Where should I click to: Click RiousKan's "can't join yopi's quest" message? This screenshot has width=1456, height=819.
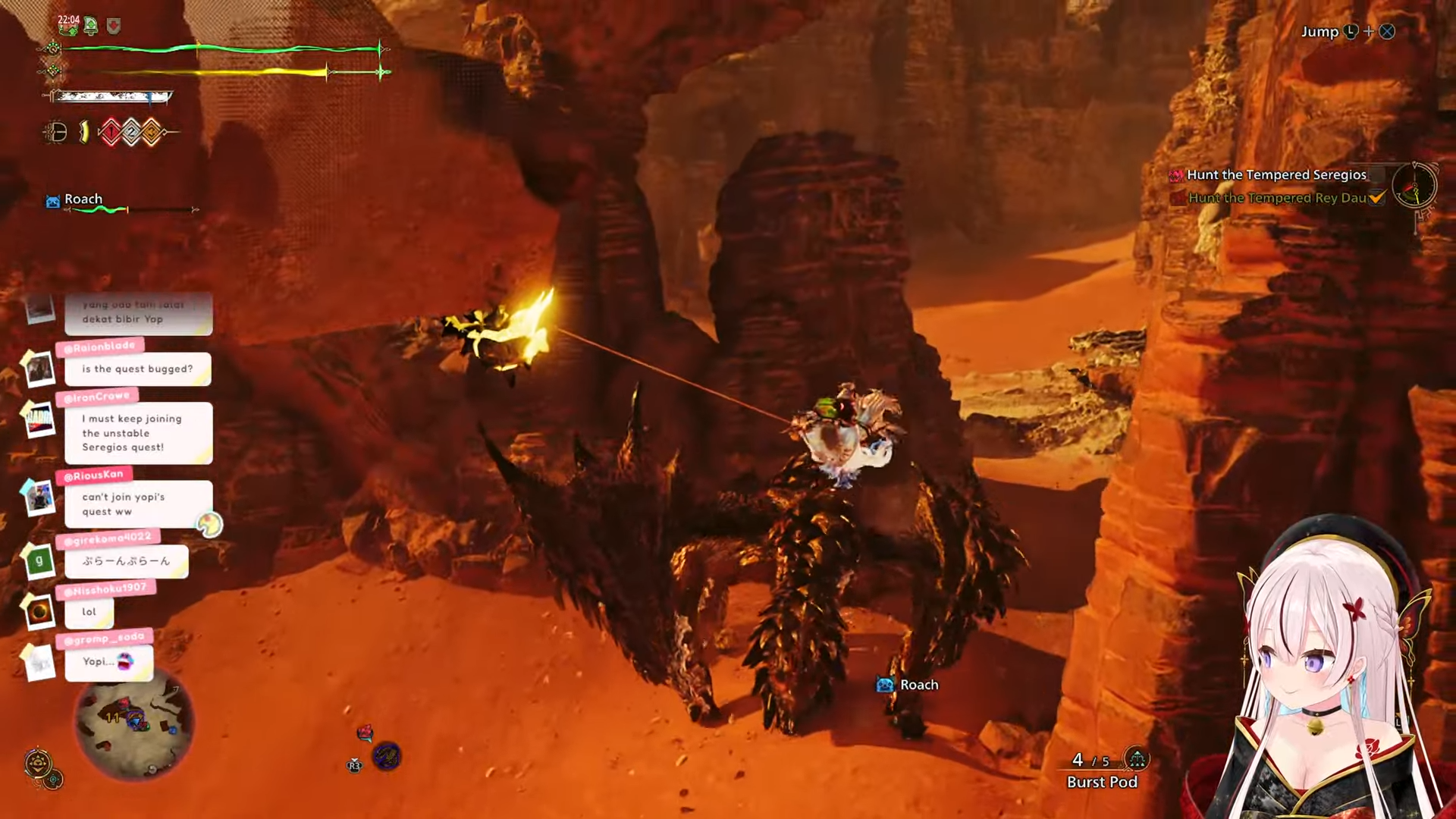click(x=137, y=504)
